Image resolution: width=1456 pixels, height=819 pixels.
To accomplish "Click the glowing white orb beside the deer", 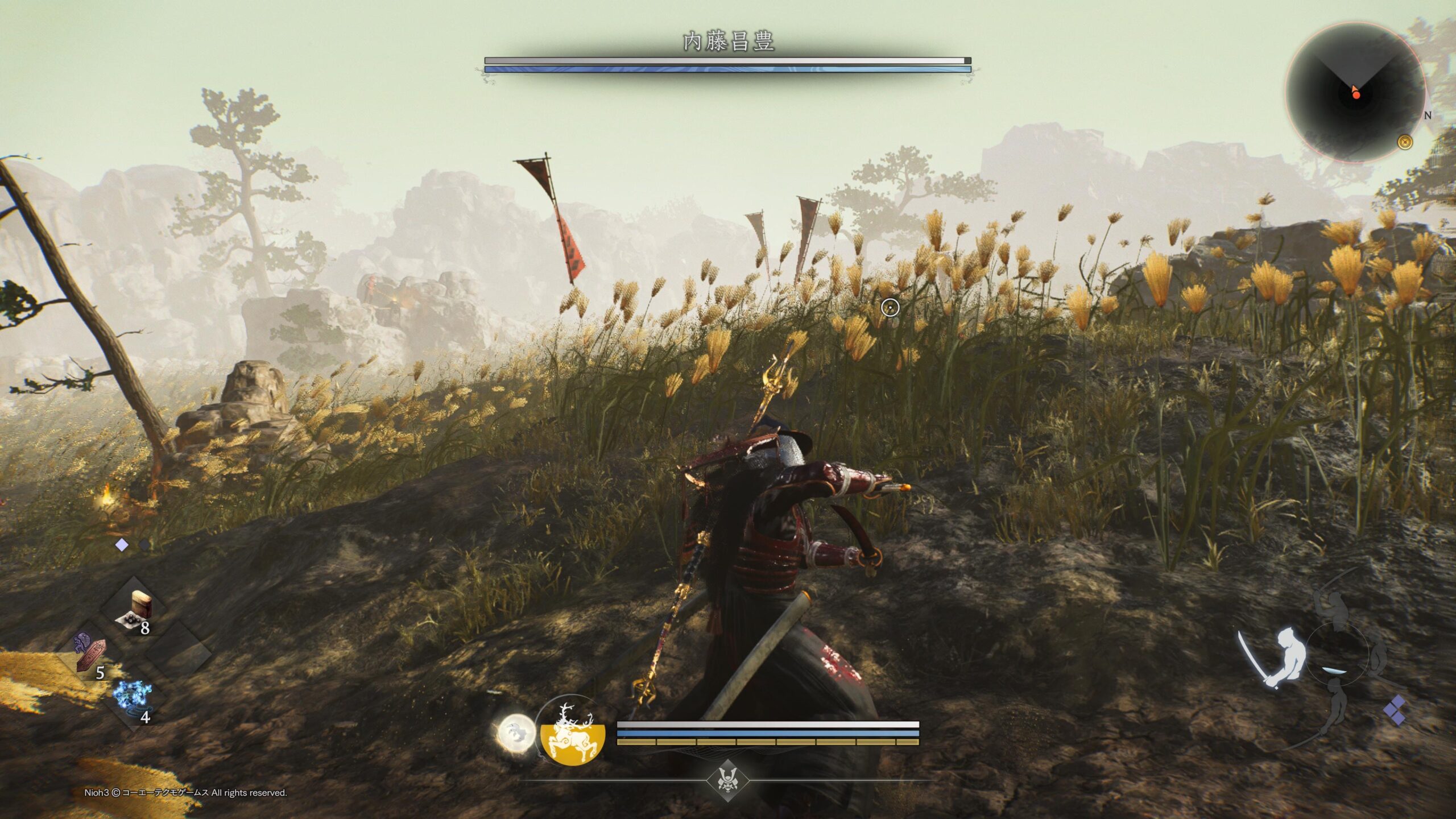I will (516, 733).
